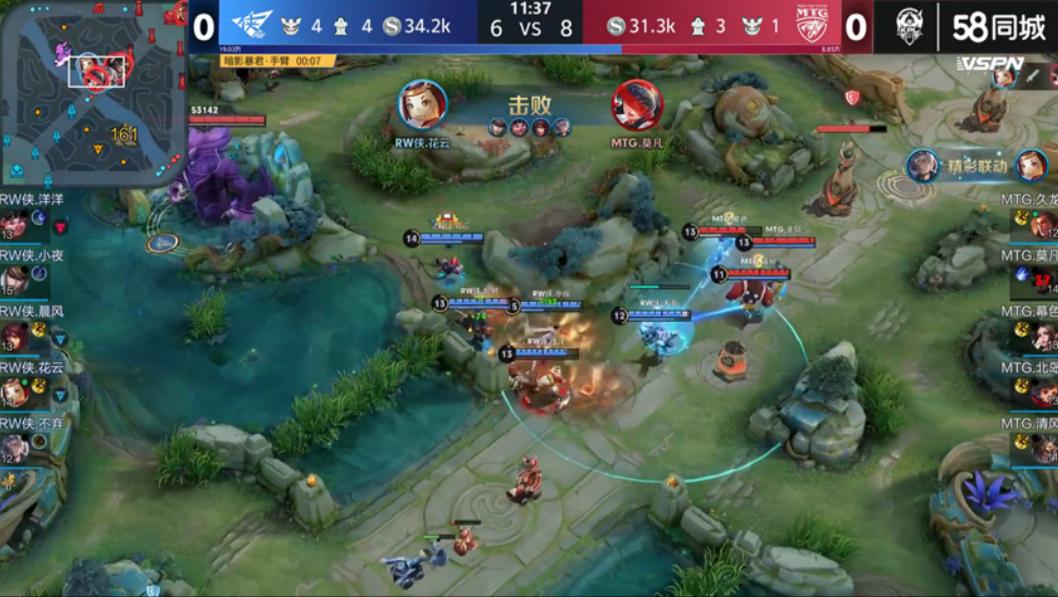Click the red MTG team logo
Screen dimensions: 1058x597
click(x=810, y=26)
